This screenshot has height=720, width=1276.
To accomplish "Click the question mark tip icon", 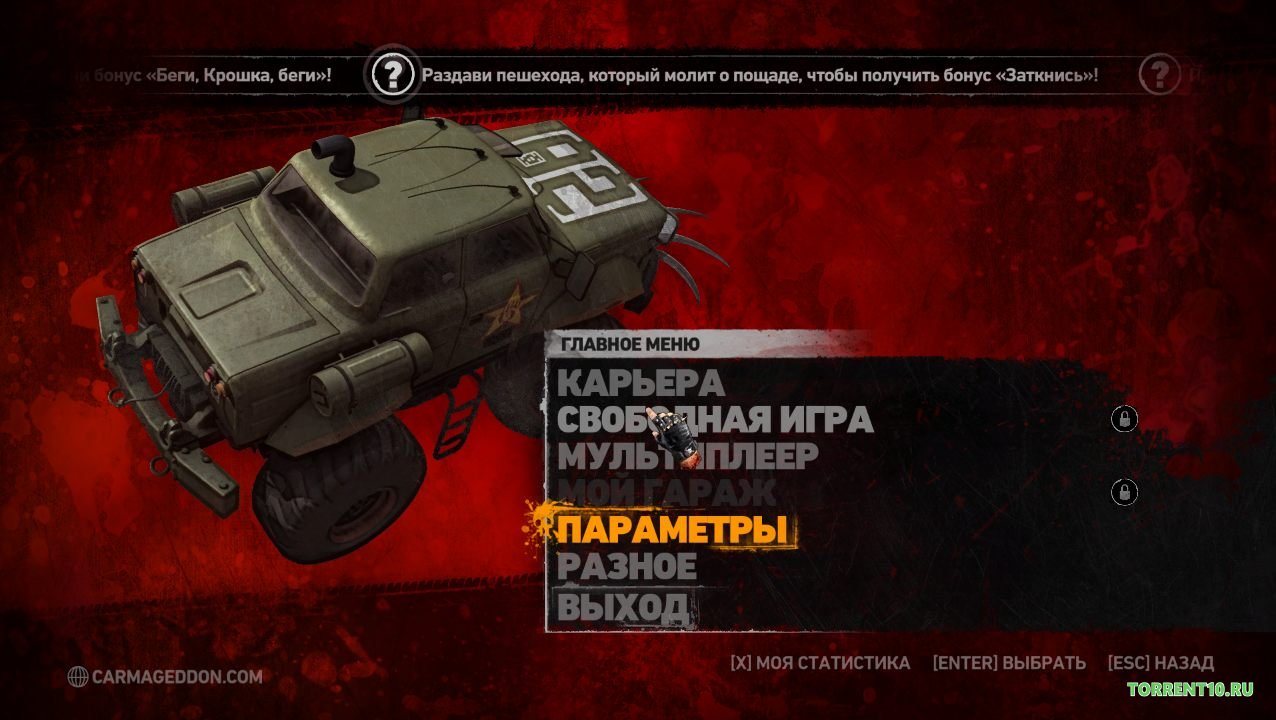I will (x=393, y=74).
